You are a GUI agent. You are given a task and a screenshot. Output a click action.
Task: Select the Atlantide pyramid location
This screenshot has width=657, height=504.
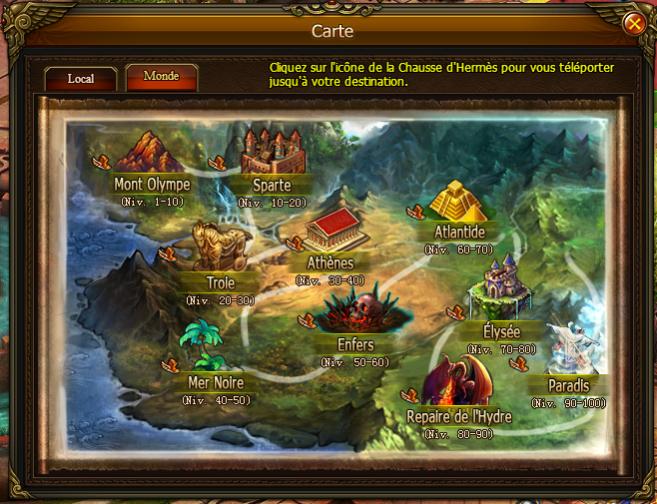[458, 203]
